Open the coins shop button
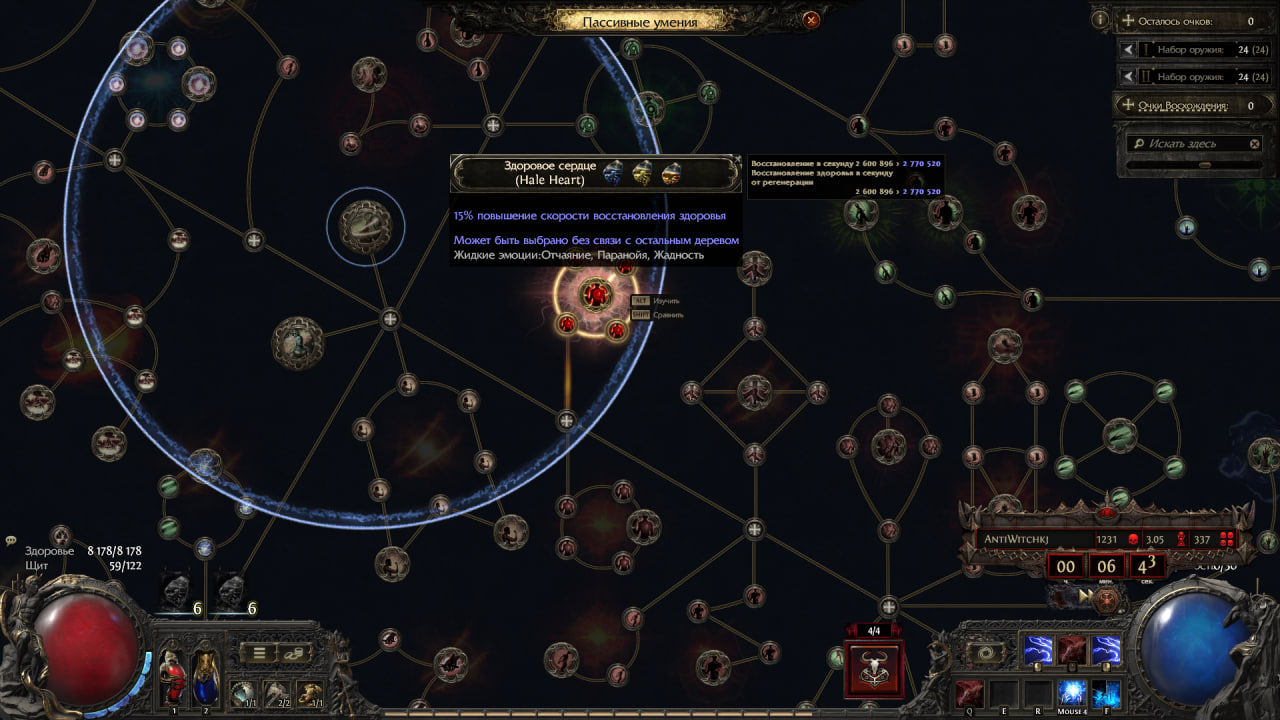This screenshot has height=720, width=1280. point(296,654)
